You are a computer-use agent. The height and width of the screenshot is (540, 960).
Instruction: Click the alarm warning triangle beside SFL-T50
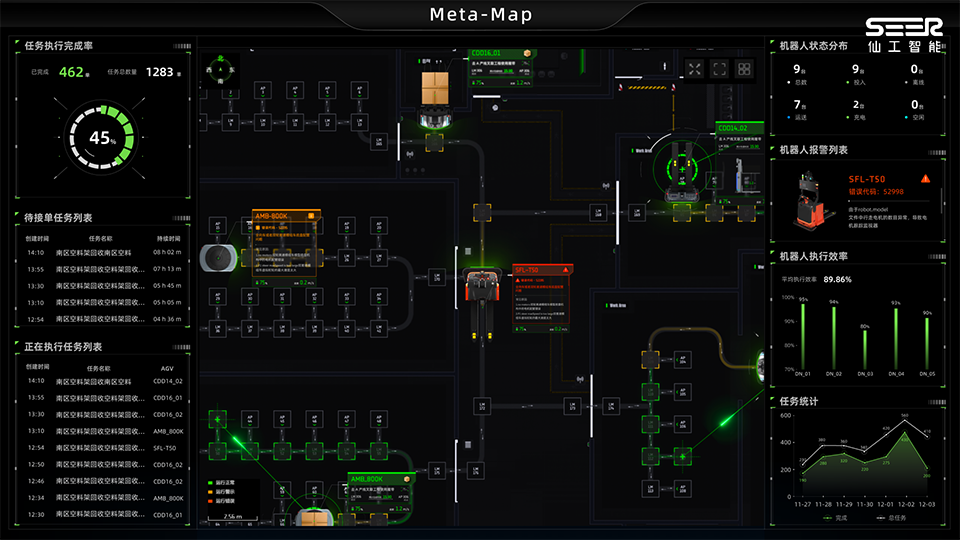(x=926, y=178)
